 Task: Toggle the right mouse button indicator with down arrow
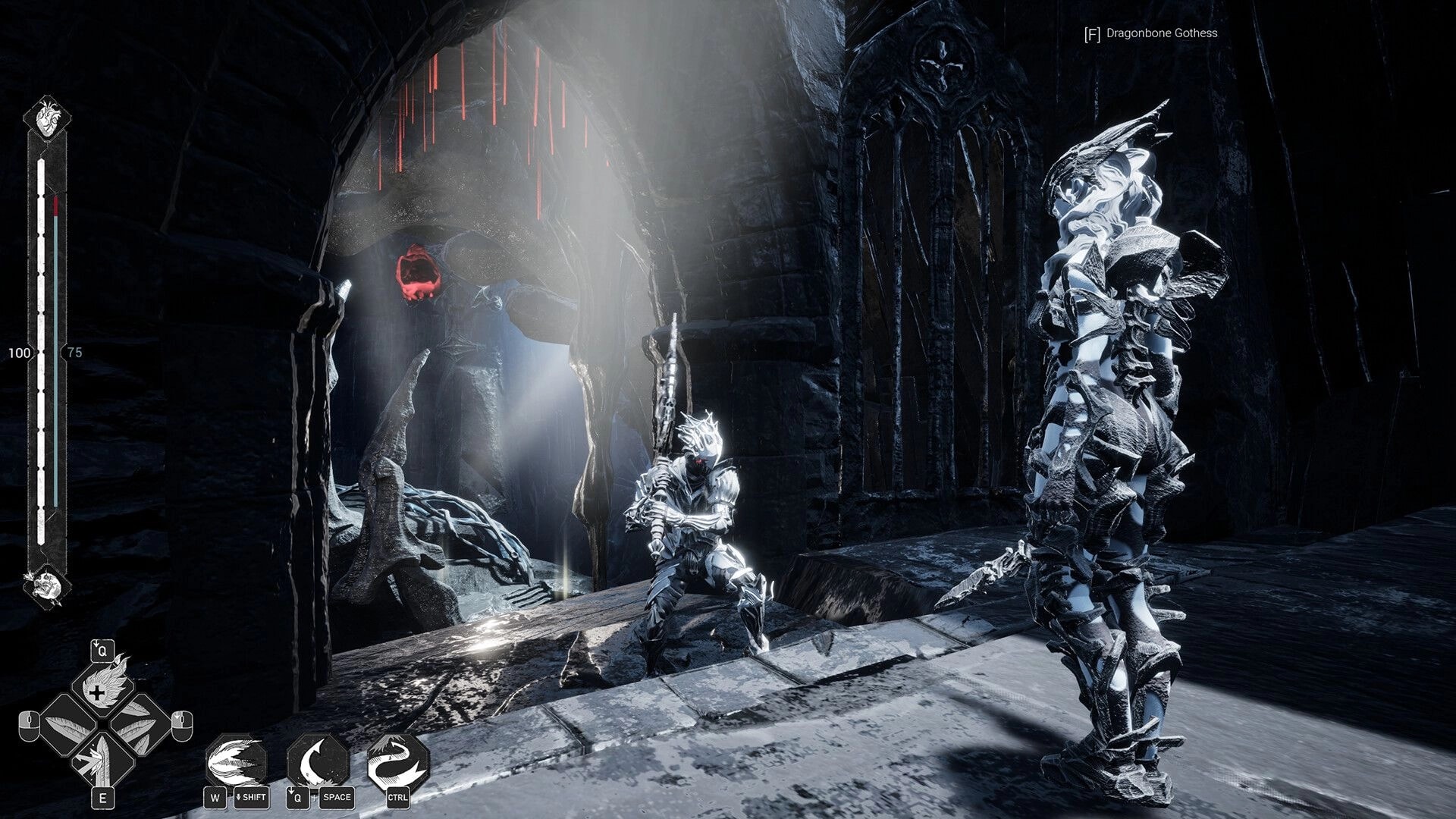tap(181, 728)
